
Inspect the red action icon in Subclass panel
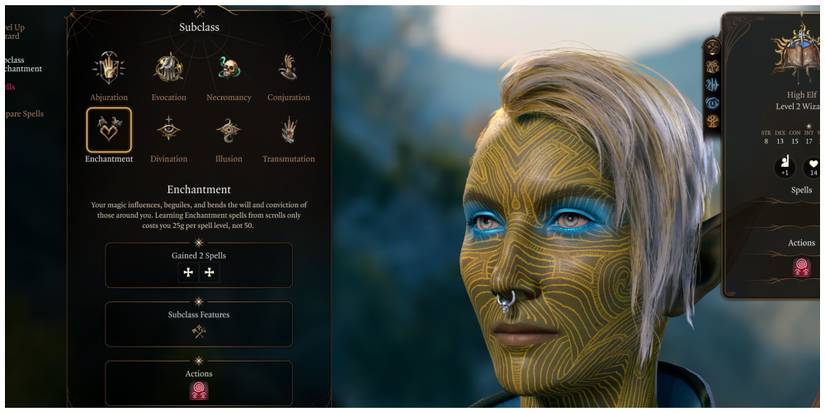(x=198, y=390)
